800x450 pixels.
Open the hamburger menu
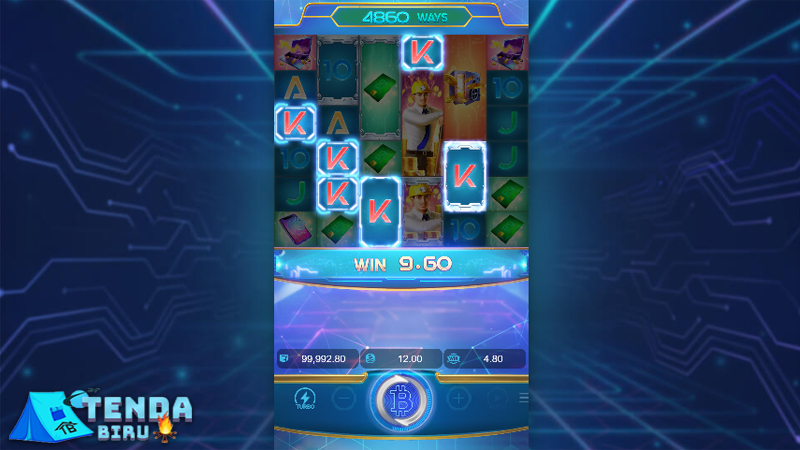523,398
